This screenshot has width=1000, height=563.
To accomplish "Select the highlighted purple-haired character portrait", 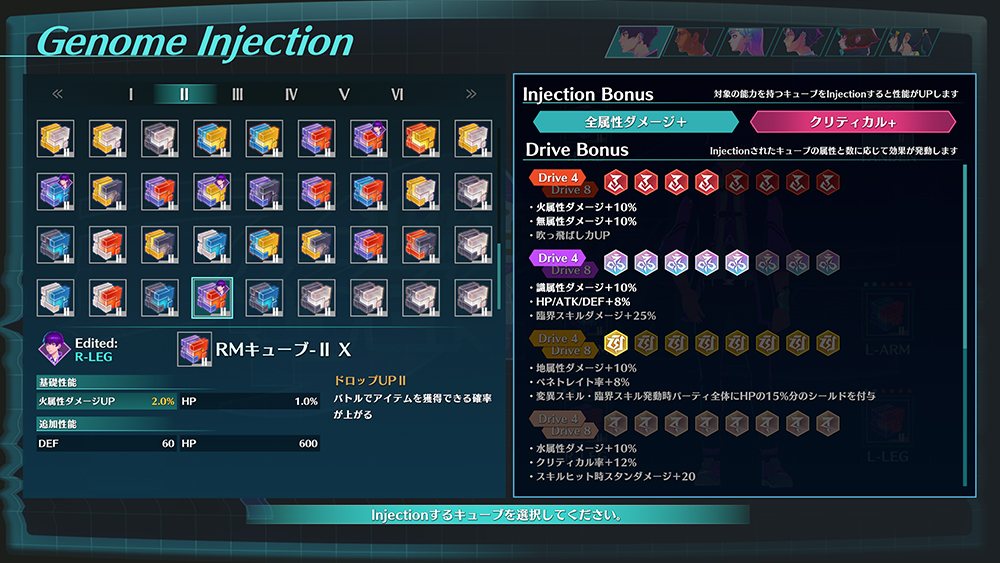I will pos(640,42).
